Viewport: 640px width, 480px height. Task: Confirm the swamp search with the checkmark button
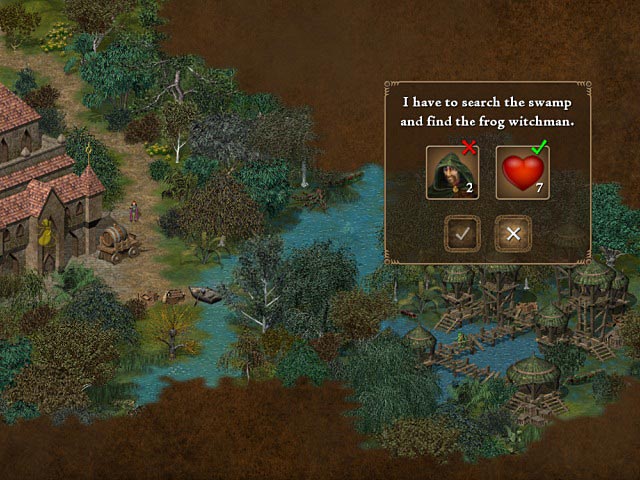462,234
